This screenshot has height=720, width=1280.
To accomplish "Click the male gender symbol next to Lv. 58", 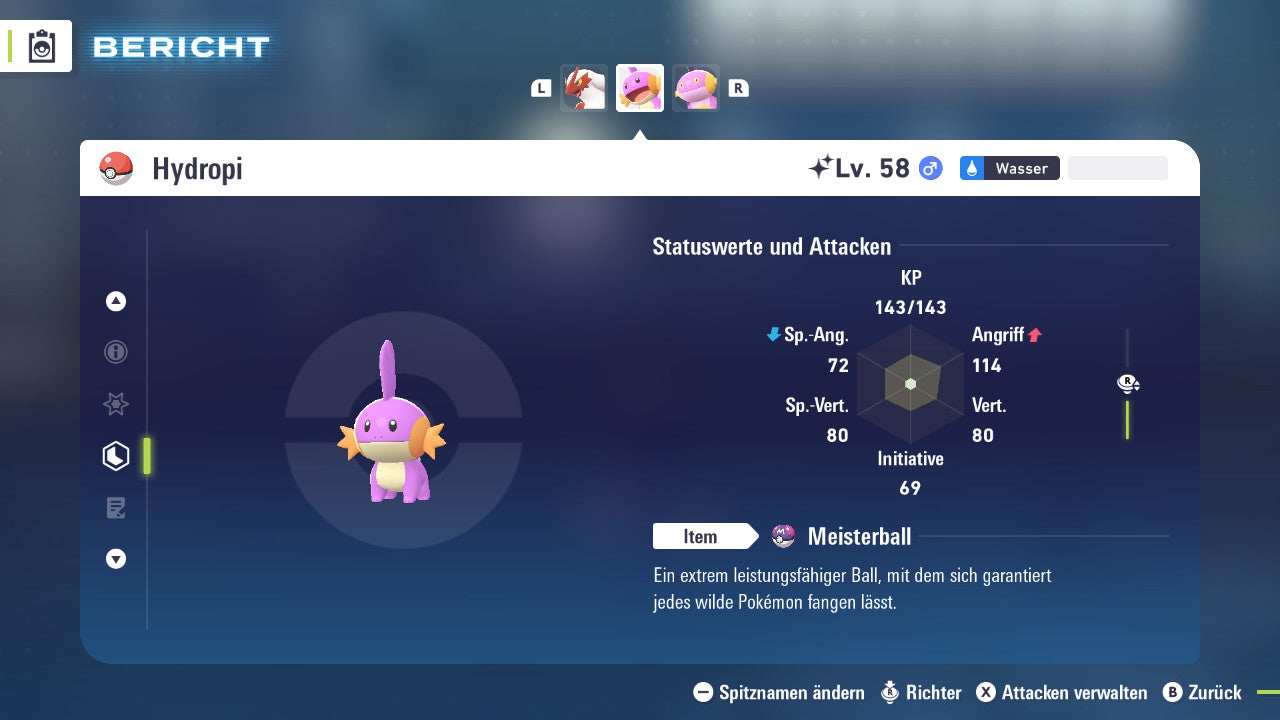I will coord(928,168).
